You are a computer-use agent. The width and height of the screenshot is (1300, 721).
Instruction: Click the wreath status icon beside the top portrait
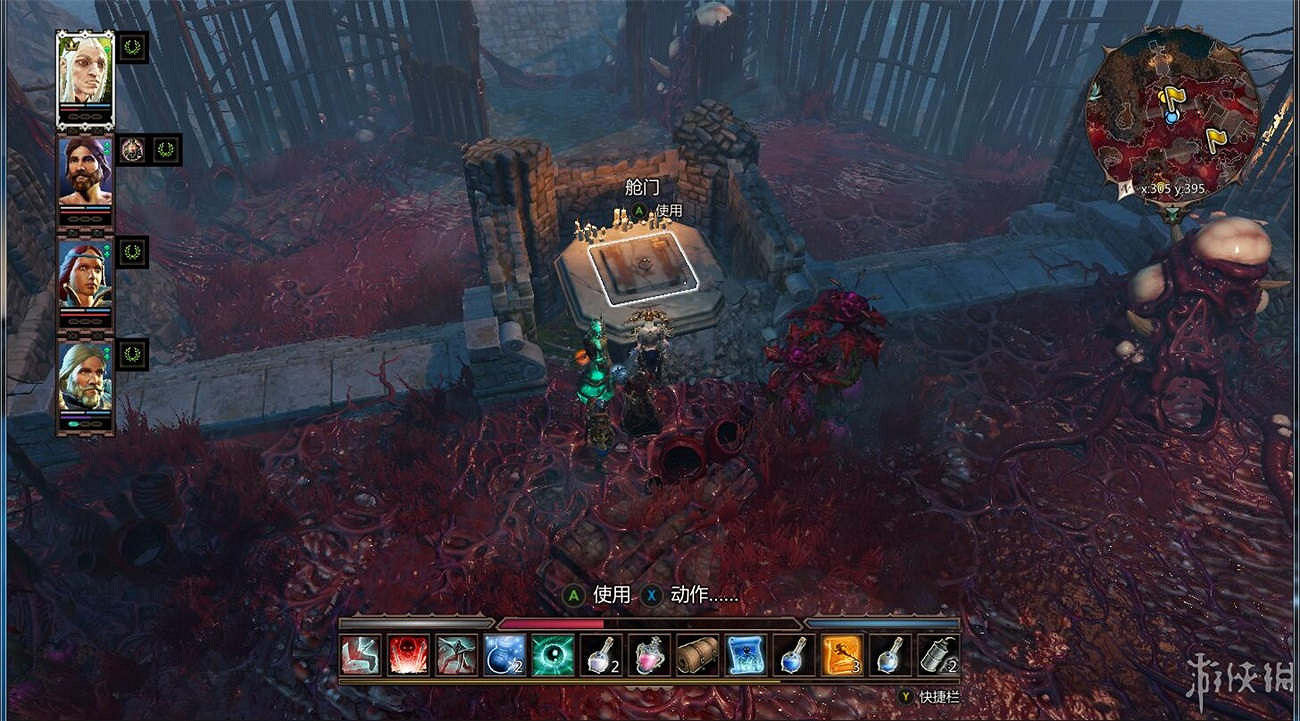pos(132,49)
